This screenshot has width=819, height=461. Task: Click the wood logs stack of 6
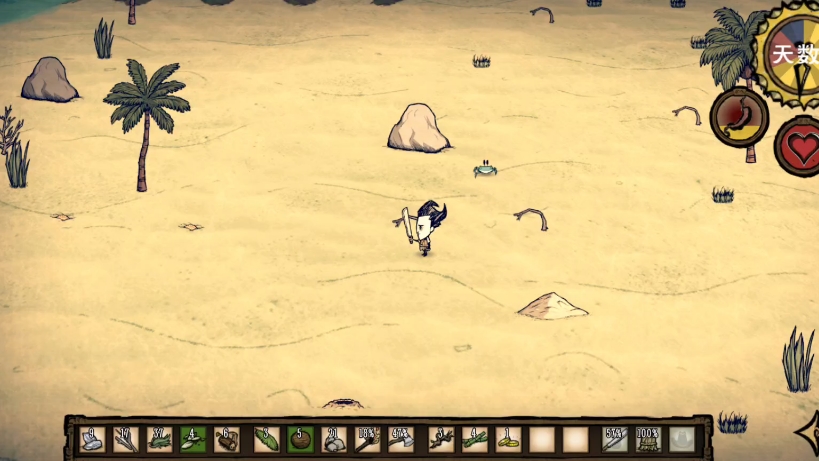(x=227, y=439)
